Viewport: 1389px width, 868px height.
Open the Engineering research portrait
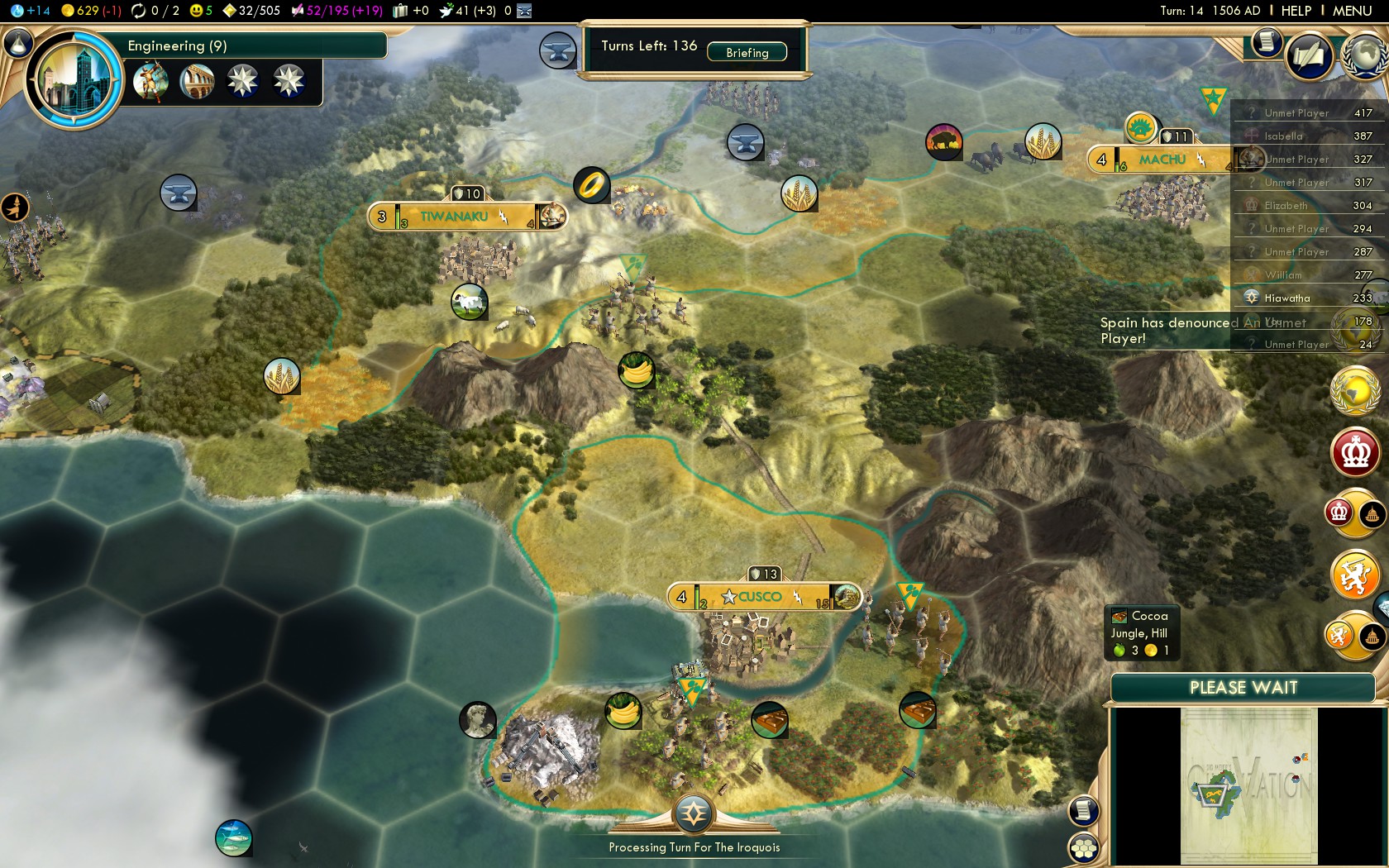(74, 80)
